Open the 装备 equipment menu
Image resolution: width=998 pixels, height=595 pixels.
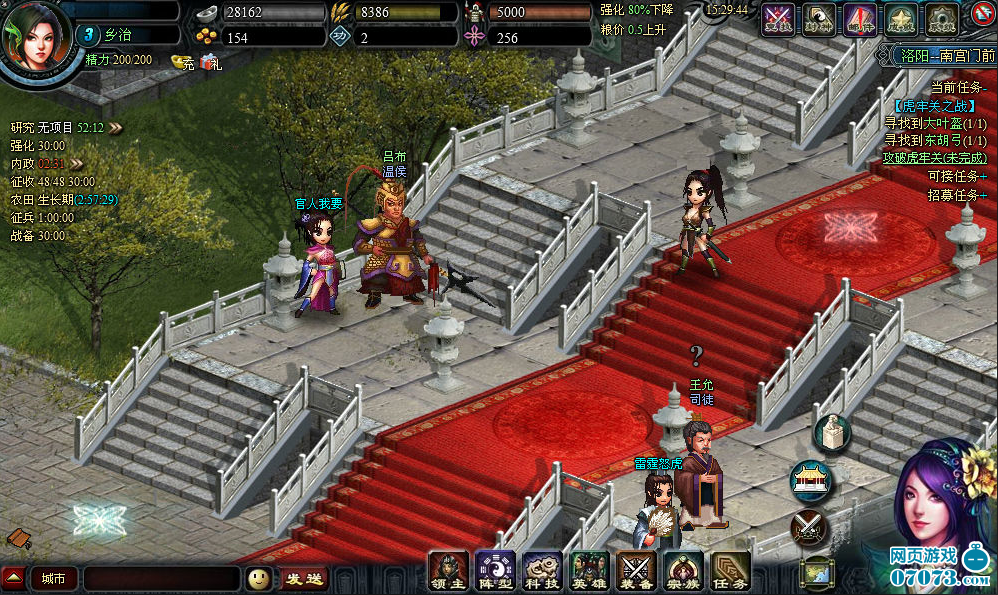[636, 570]
